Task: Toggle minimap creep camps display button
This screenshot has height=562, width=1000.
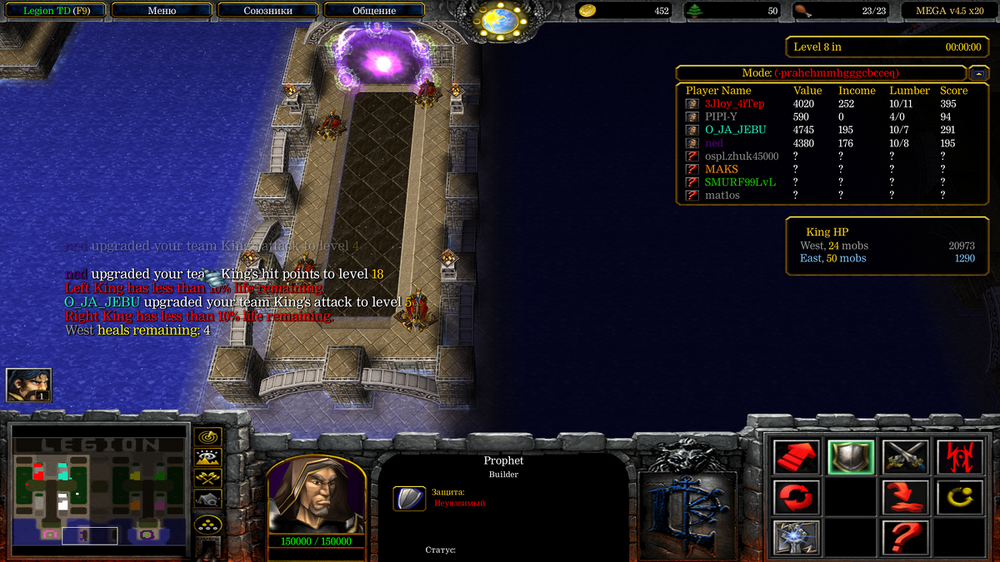Action: point(208,499)
